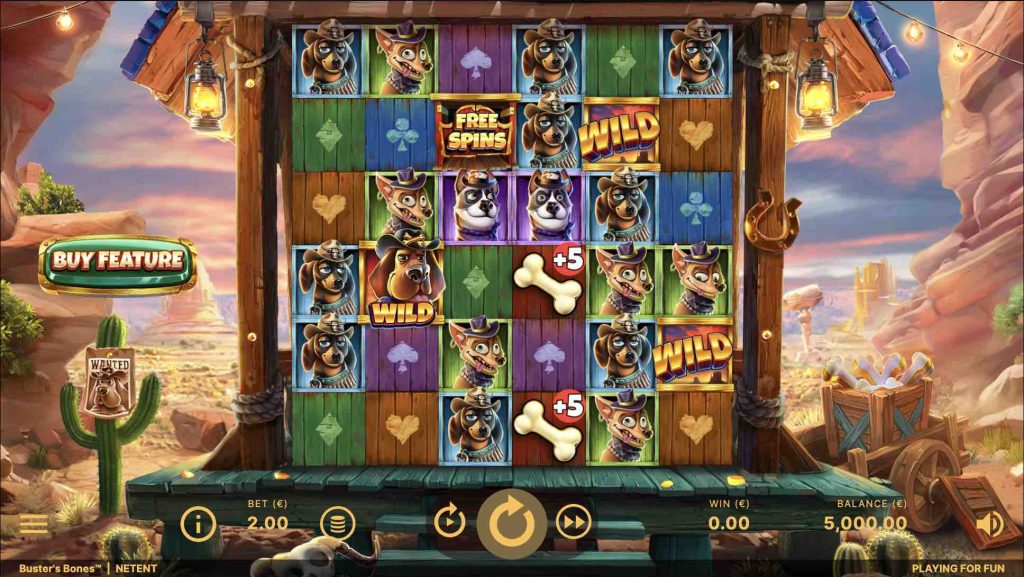The width and height of the screenshot is (1024, 577).
Task: Open the bet amount coin selector
Action: pyautogui.click(x=337, y=522)
